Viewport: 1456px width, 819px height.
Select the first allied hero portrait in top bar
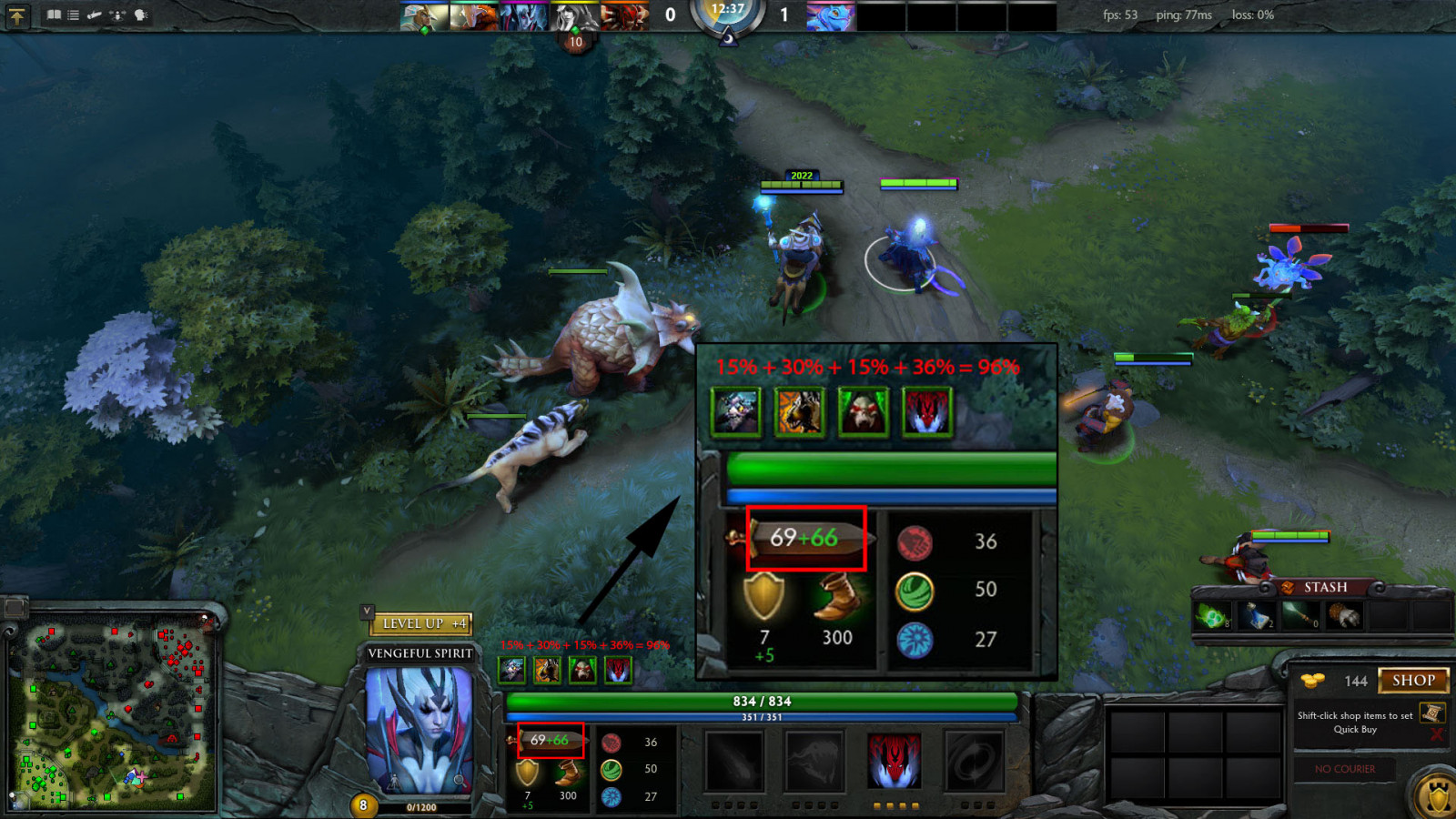[x=424, y=16]
